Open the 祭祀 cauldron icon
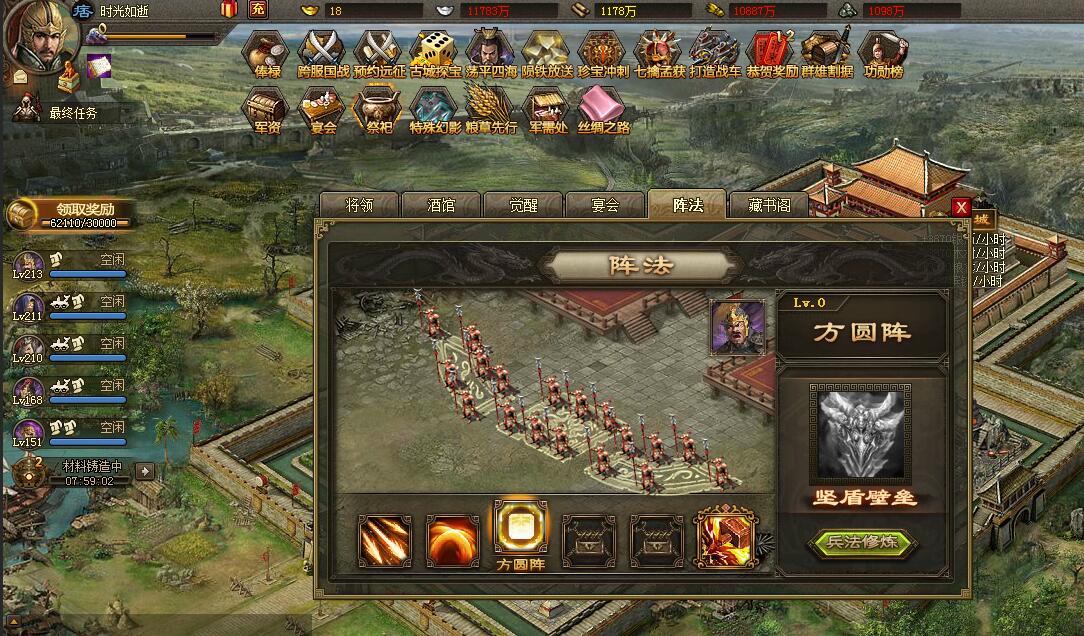 click(379, 110)
